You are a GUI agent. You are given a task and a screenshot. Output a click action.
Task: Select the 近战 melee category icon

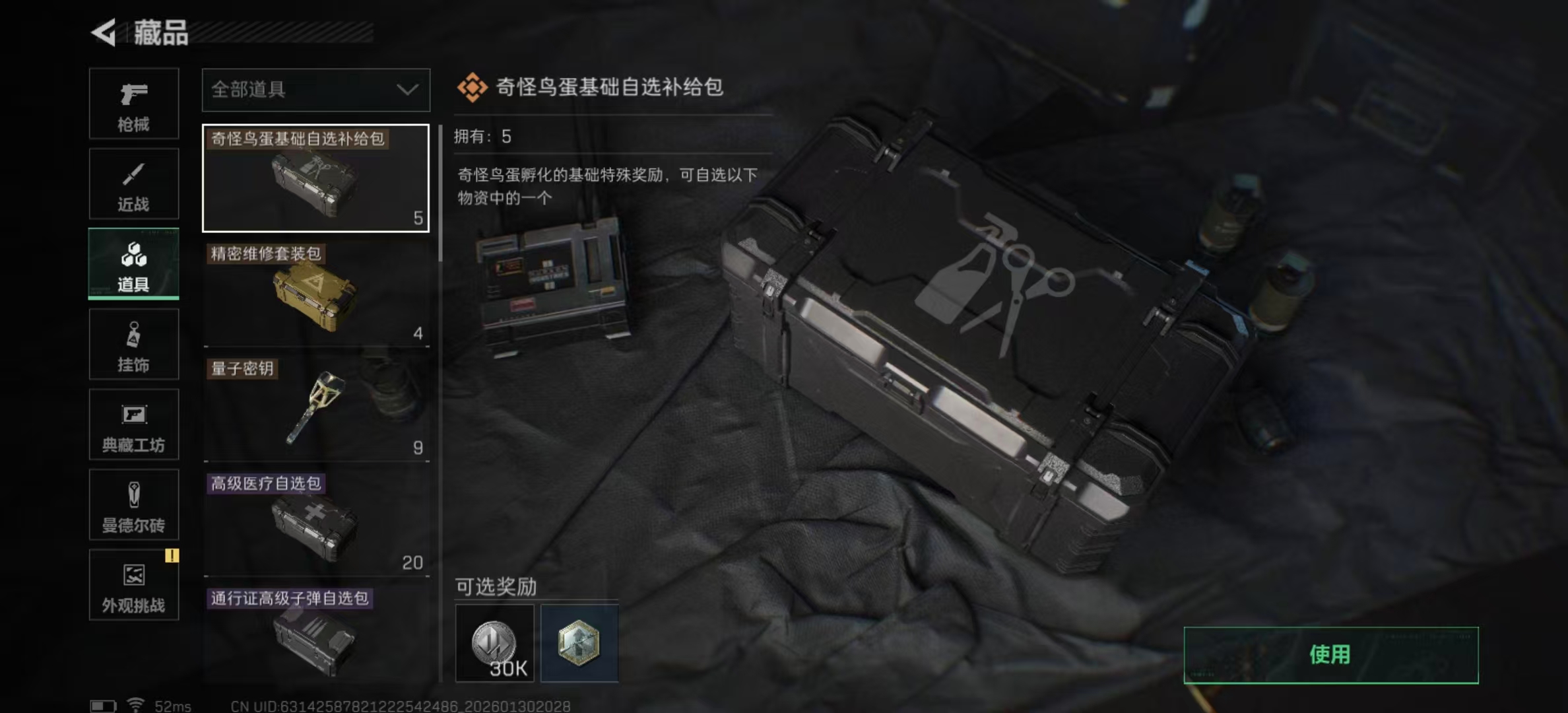click(x=133, y=184)
